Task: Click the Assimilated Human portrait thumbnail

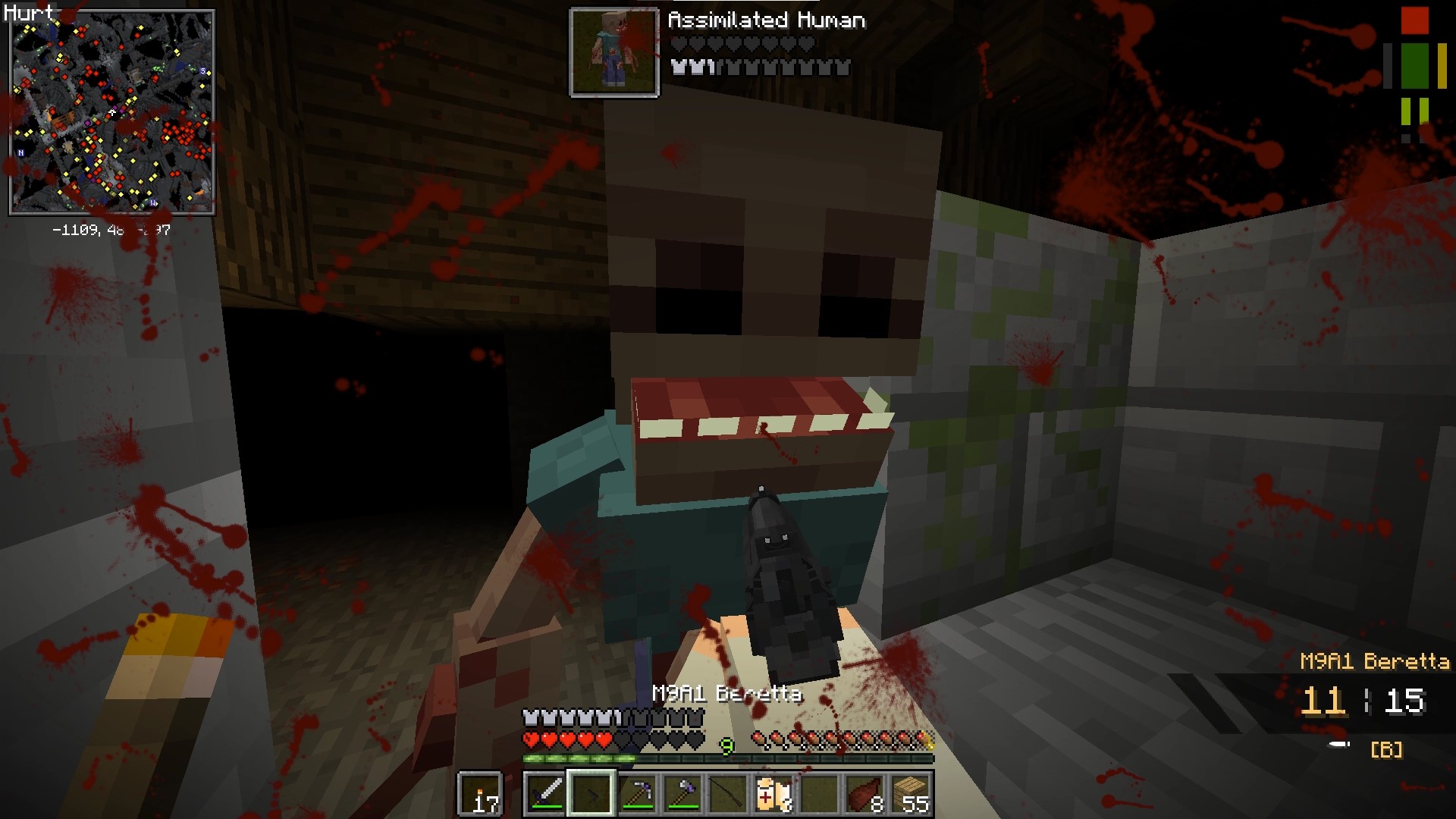Action: tap(614, 49)
